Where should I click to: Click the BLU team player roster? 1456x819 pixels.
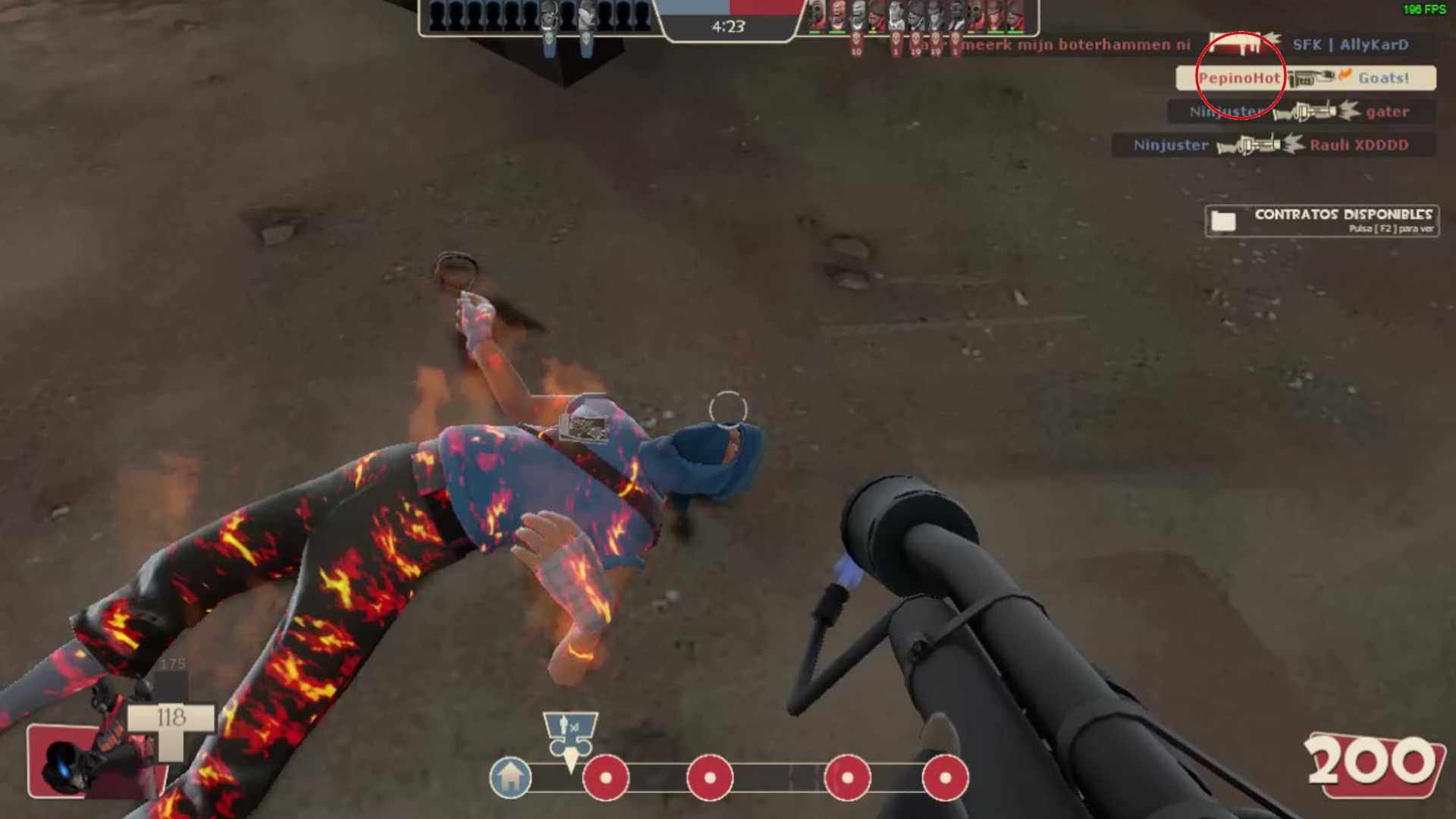pyautogui.click(x=540, y=17)
